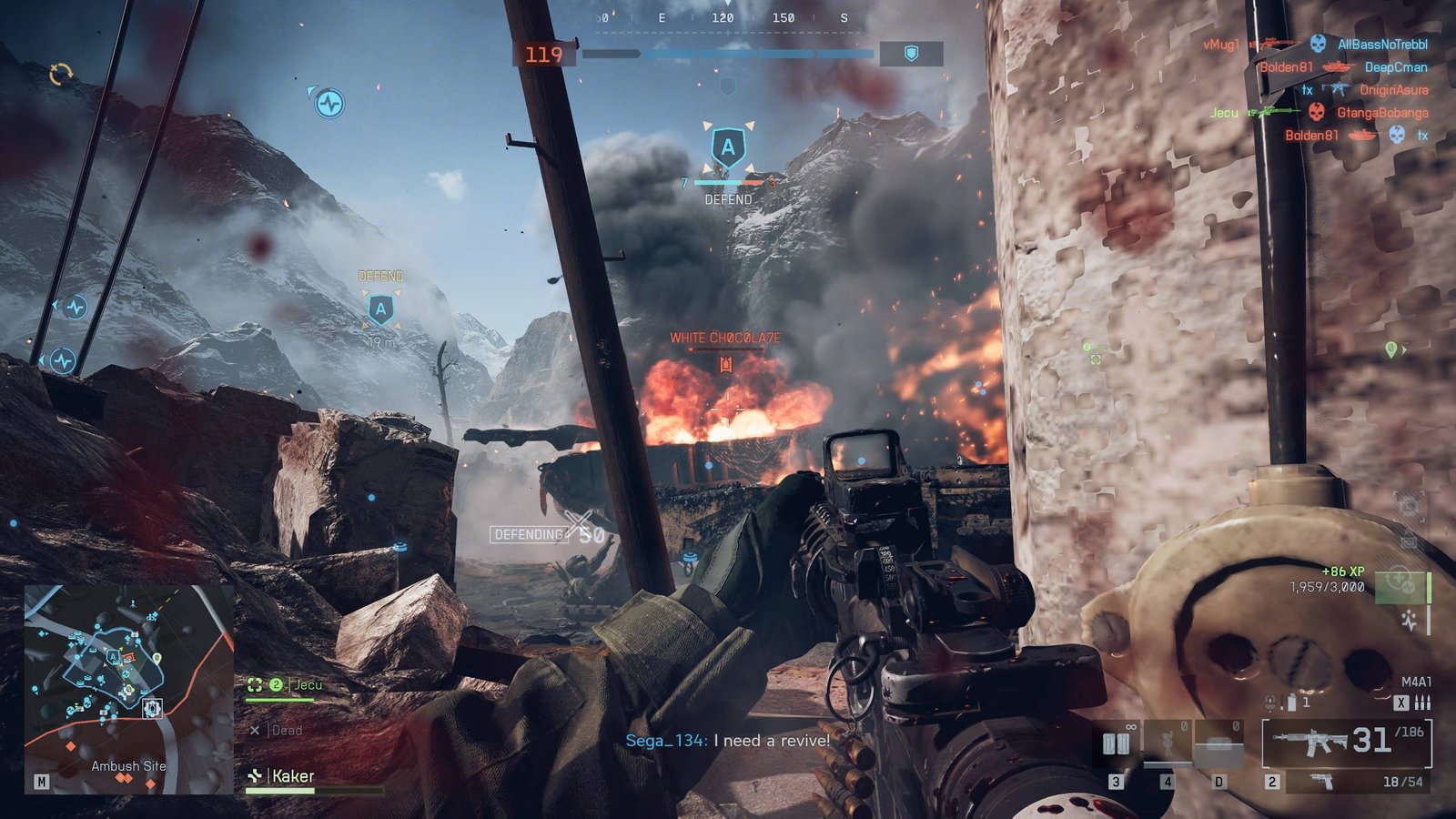Click the WHITE CHOCOLATE enemy name tag

(725, 338)
